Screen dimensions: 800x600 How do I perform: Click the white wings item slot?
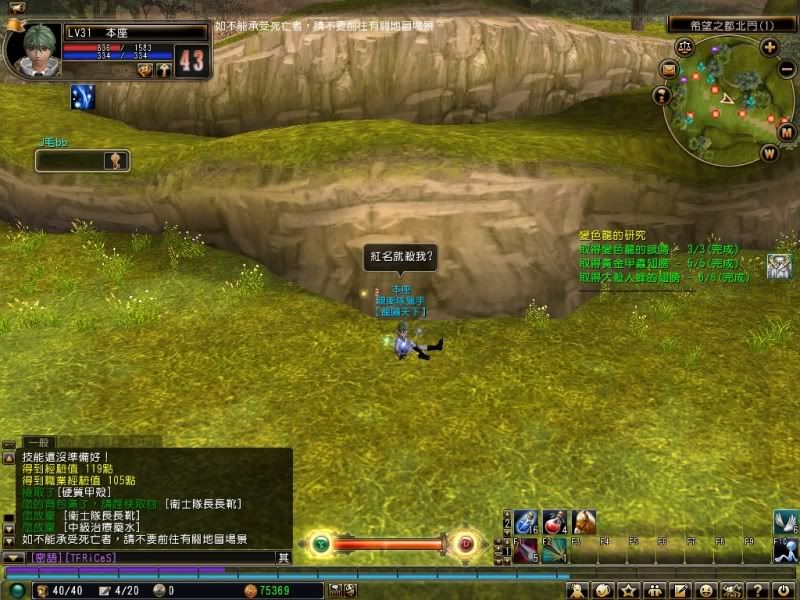[787, 521]
